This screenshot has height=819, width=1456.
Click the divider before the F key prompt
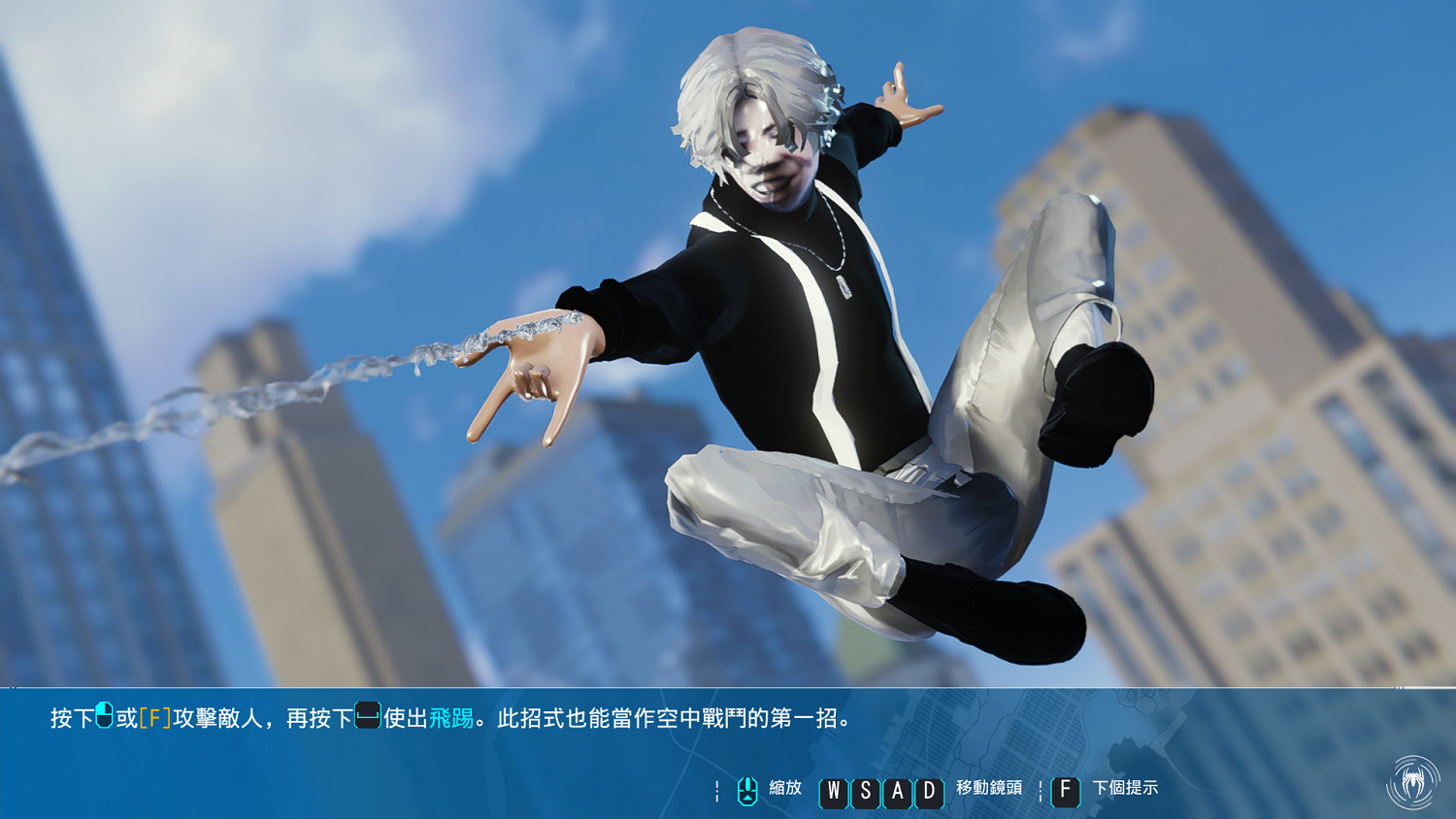1042,792
